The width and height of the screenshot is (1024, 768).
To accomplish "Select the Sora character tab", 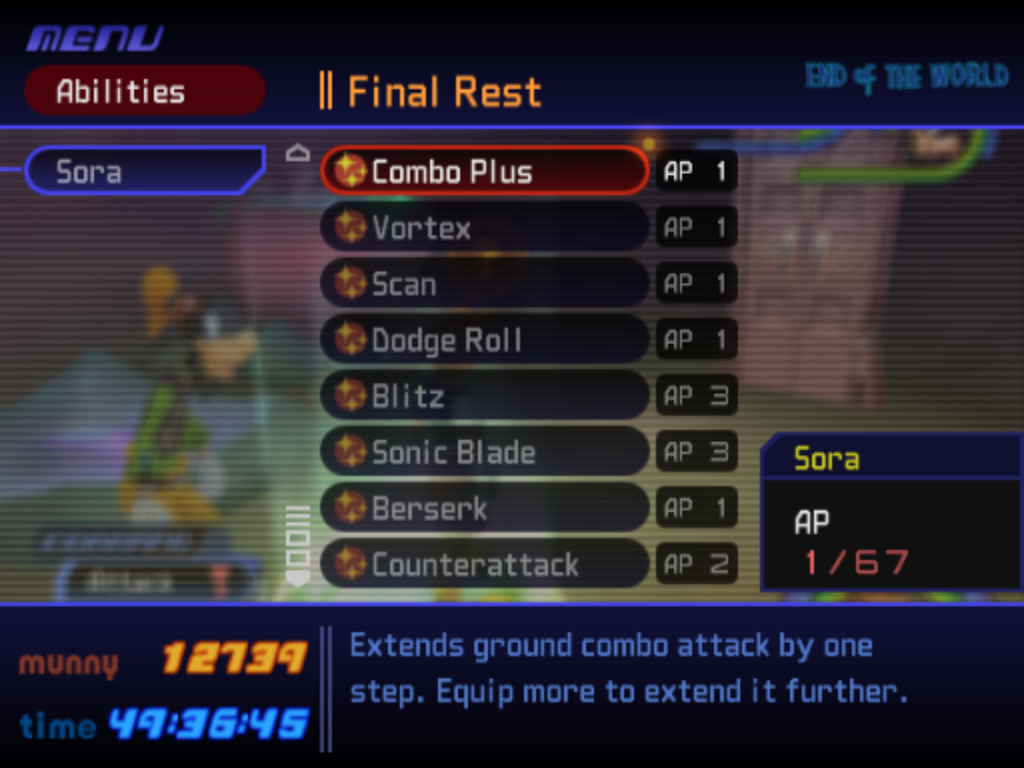I will pyautogui.click(x=144, y=171).
